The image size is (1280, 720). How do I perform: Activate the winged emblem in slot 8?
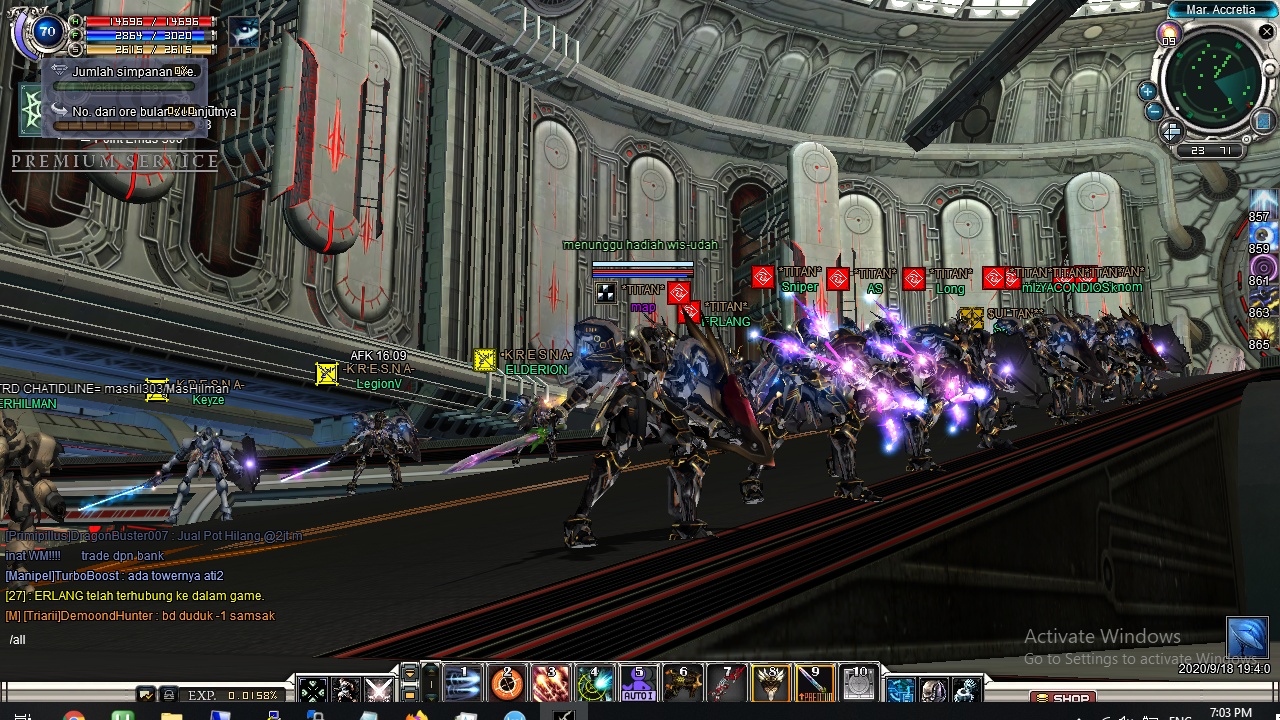click(771, 683)
